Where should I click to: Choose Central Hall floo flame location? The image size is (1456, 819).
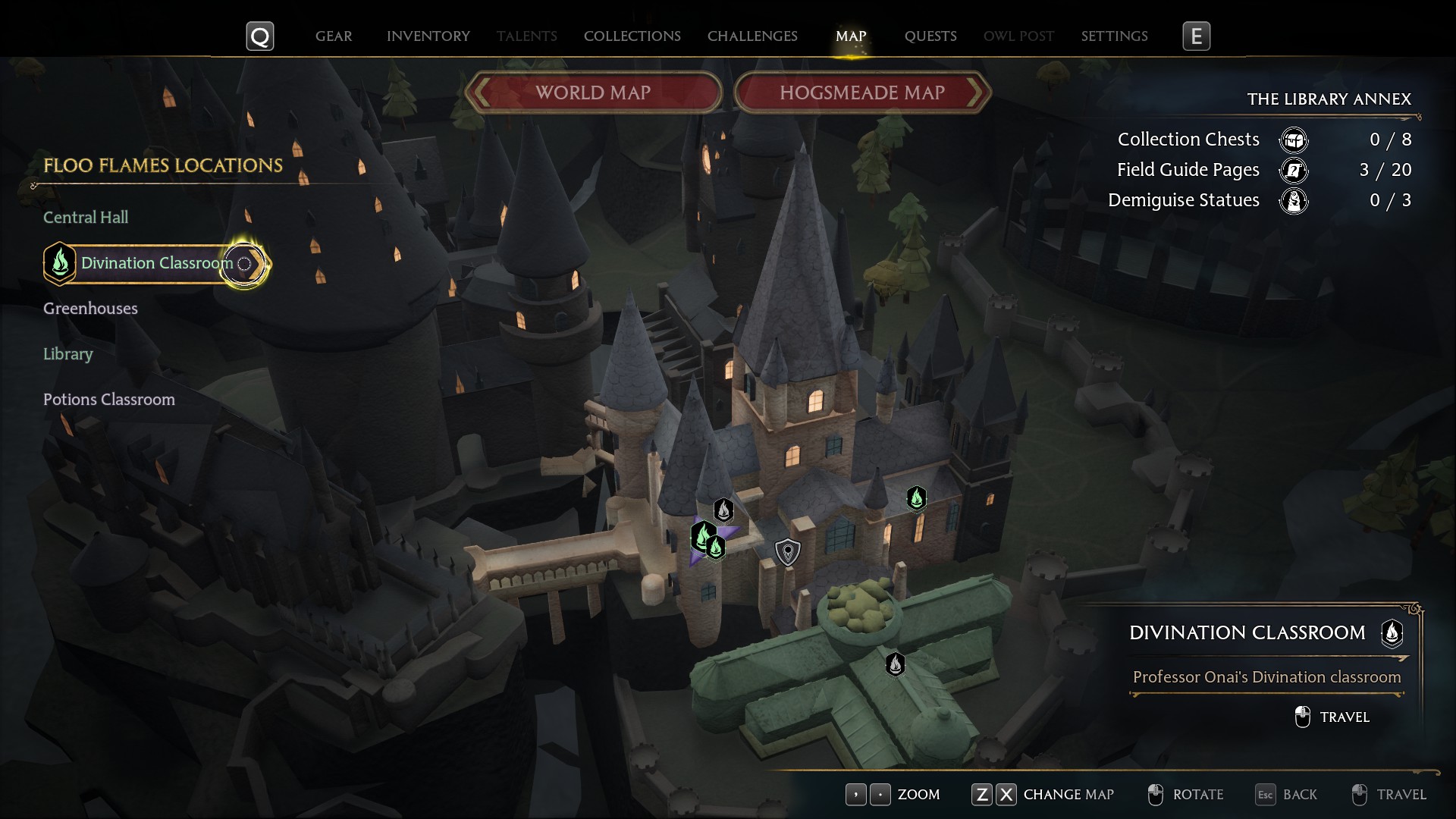point(86,218)
